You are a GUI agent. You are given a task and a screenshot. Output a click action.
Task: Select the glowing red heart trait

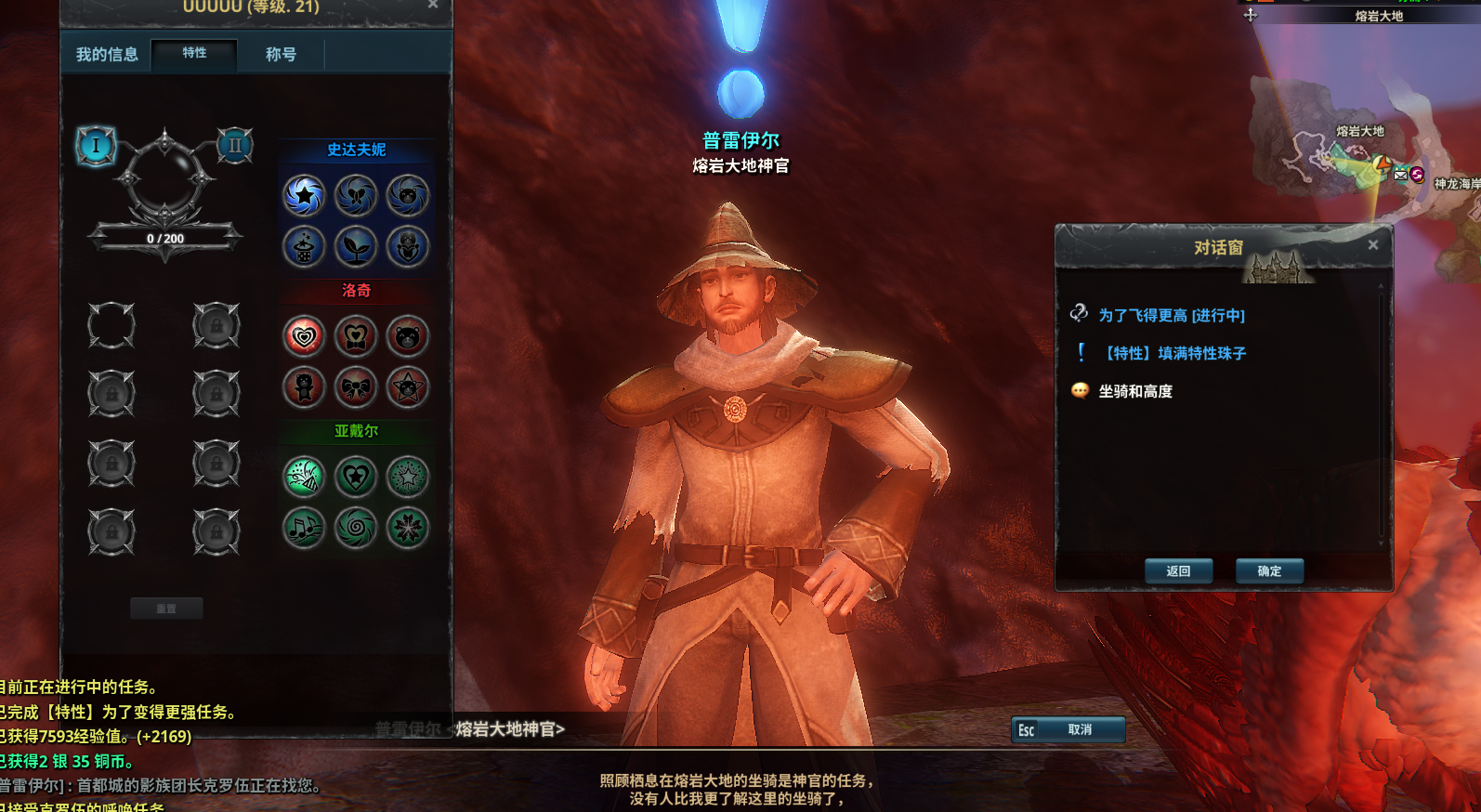pos(304,336)
